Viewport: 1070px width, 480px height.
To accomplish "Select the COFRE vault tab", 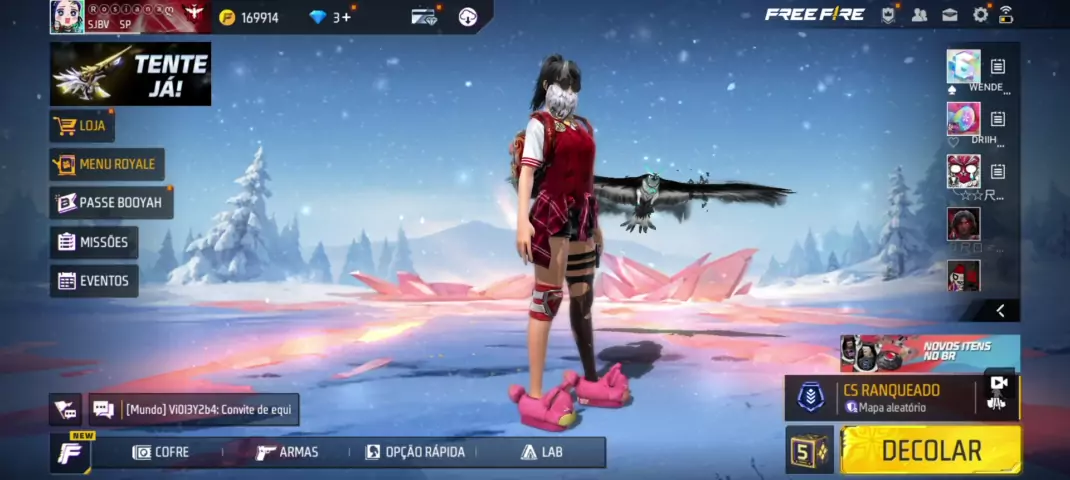I will click(161, 452).
